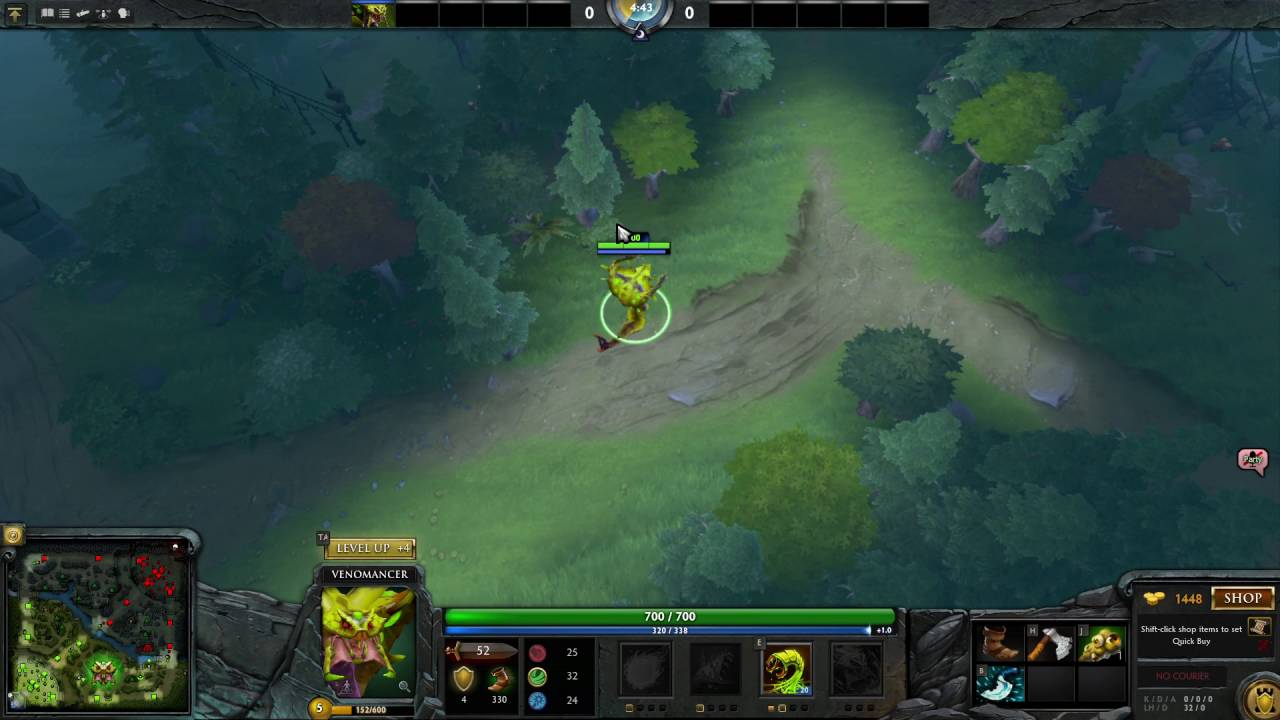Expand the game clock to view match scoreboard

(x=640, y=13)
